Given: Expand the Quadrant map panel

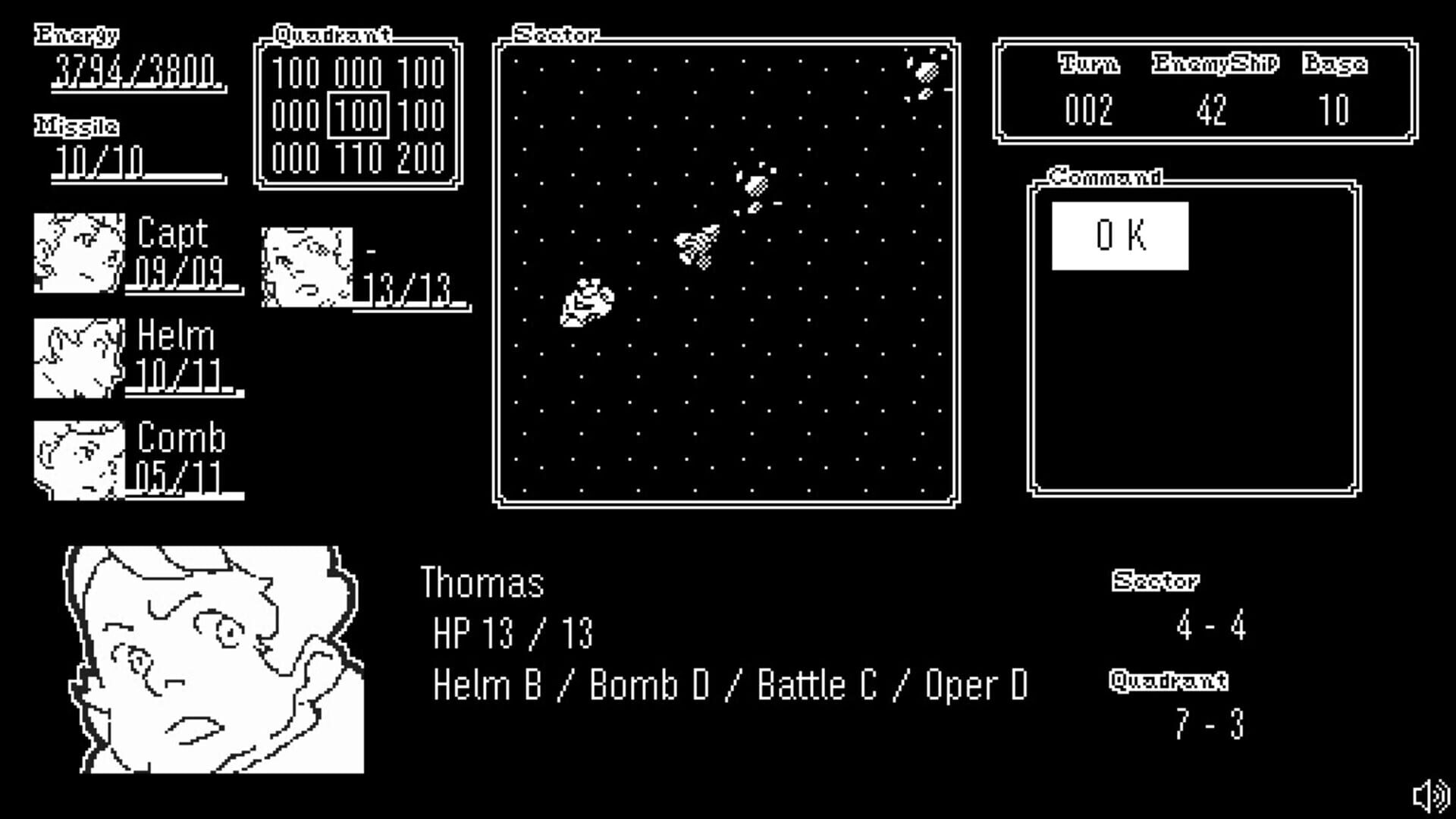Looking at the screenshot, I should pyautogui.click(x=332, y=33).
